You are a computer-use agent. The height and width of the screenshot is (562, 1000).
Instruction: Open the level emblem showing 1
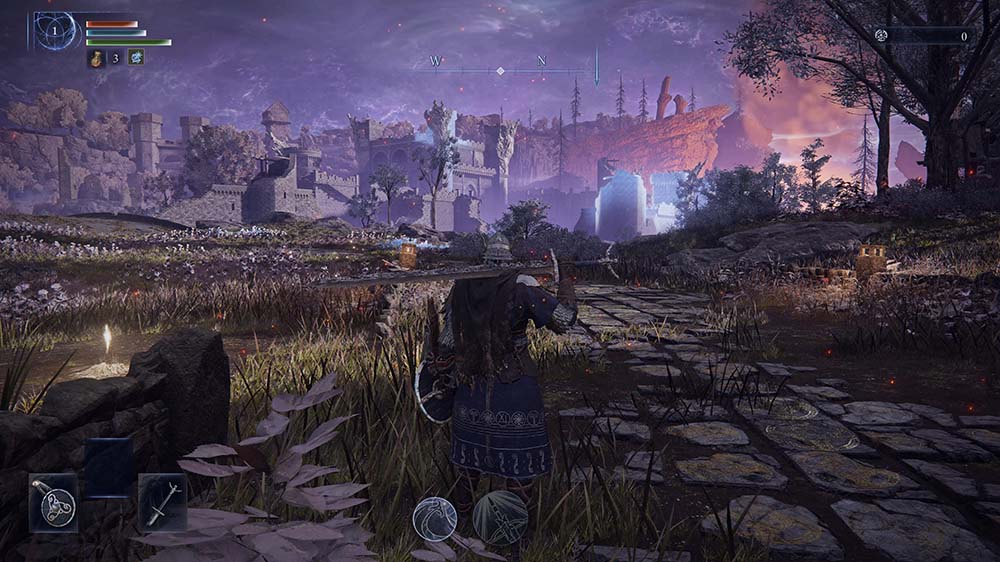coord(55,31)
